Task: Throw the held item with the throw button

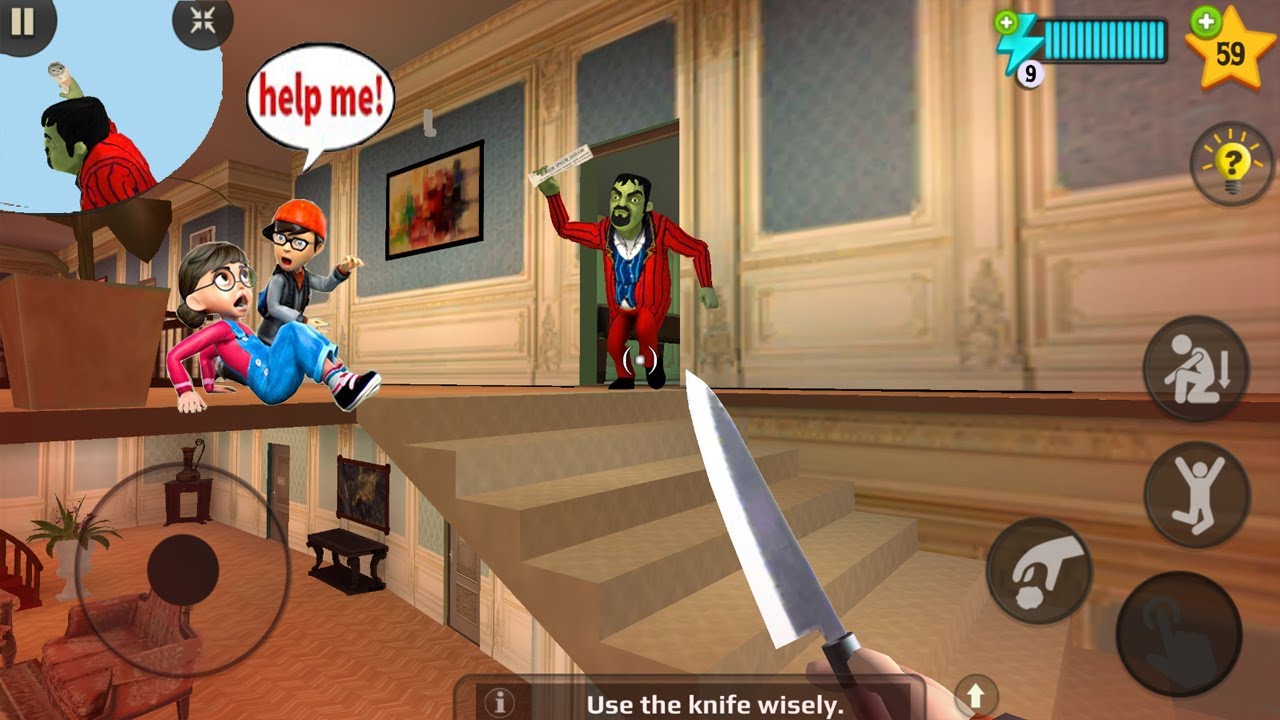Action: pos(1039,571)
